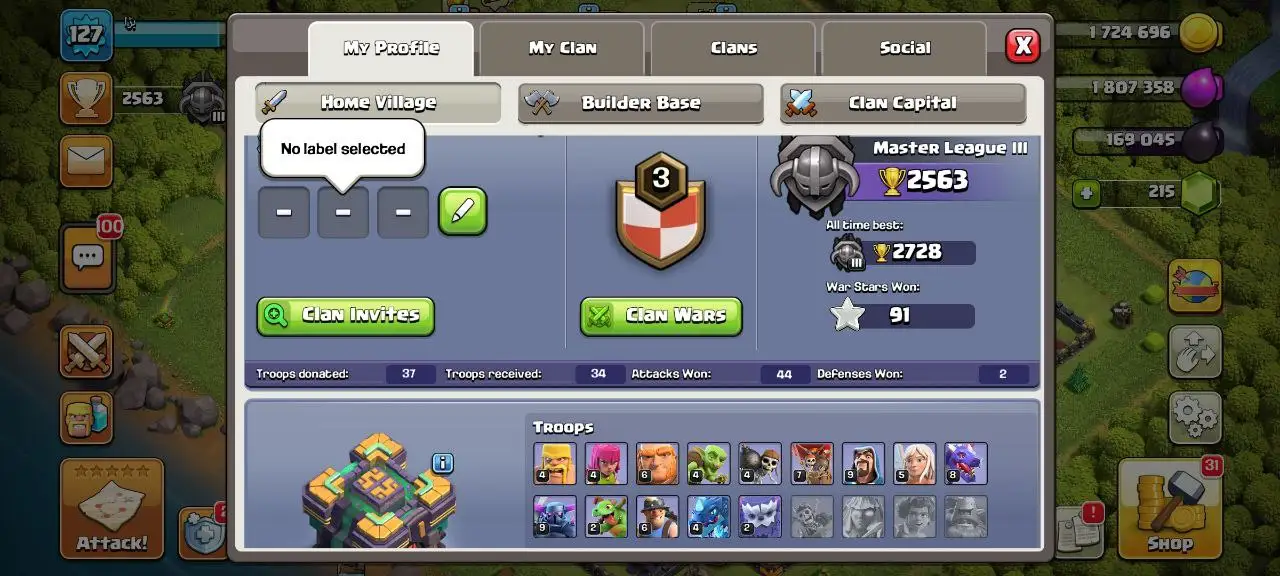Open Clan Invites
The width and height of the screenshot is (1280, 576).
pyautogui.click(x=346, y=315)
